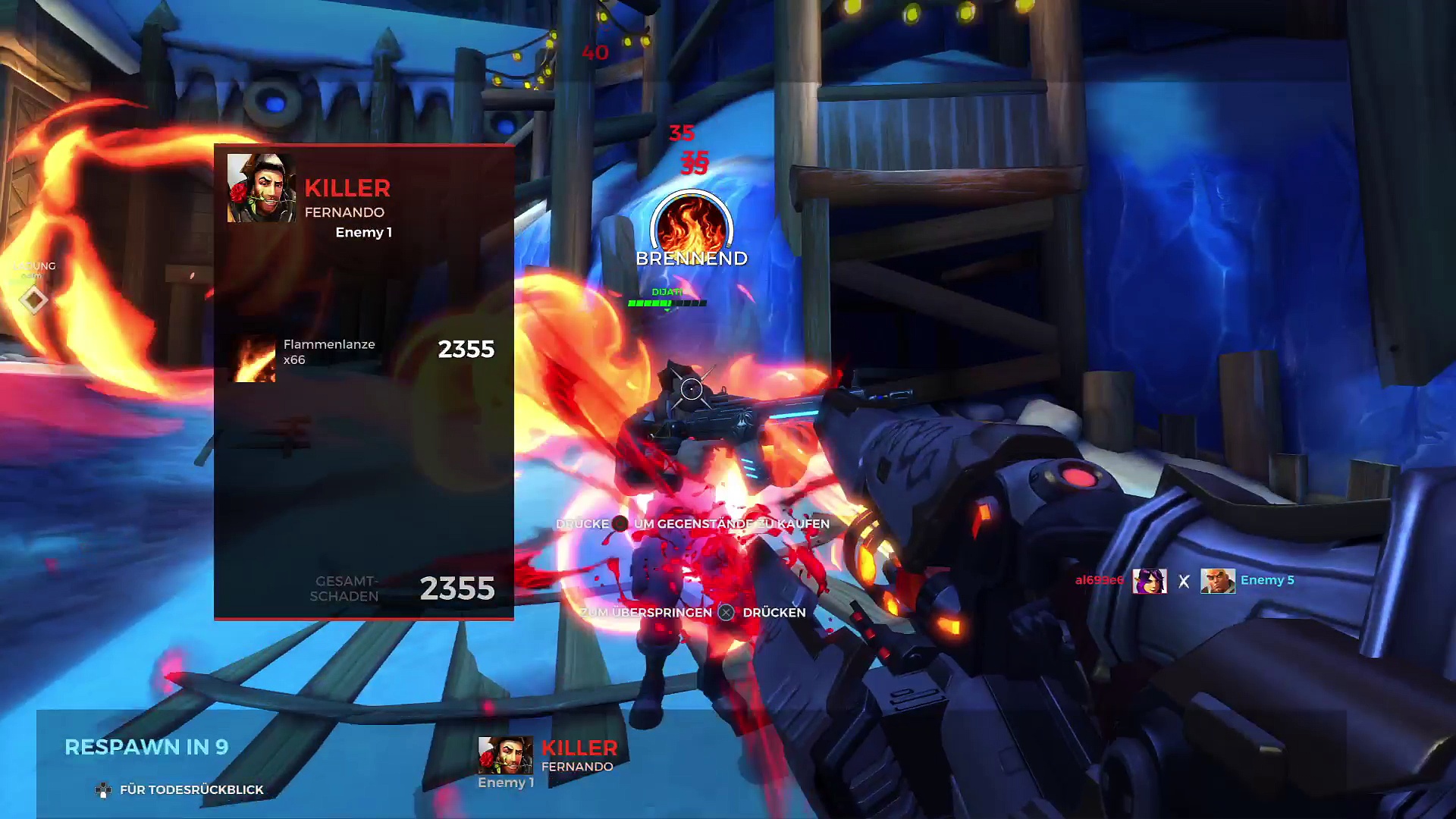1456x819 pixels.
Task: Click the bottom bar killer portrait
Action: click(x=505, y=755)
